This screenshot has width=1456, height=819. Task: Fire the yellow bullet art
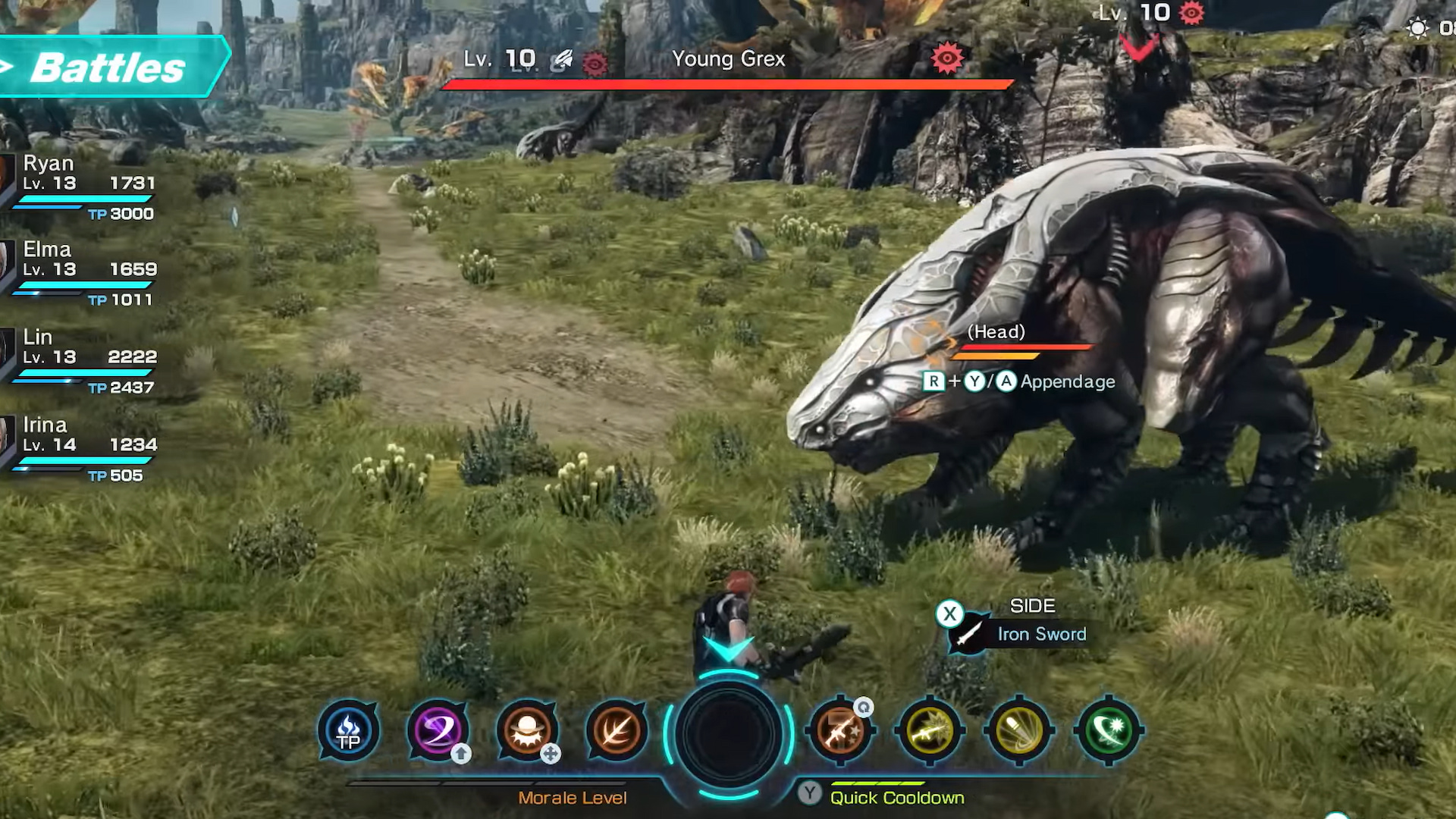tap(1019, 731)
